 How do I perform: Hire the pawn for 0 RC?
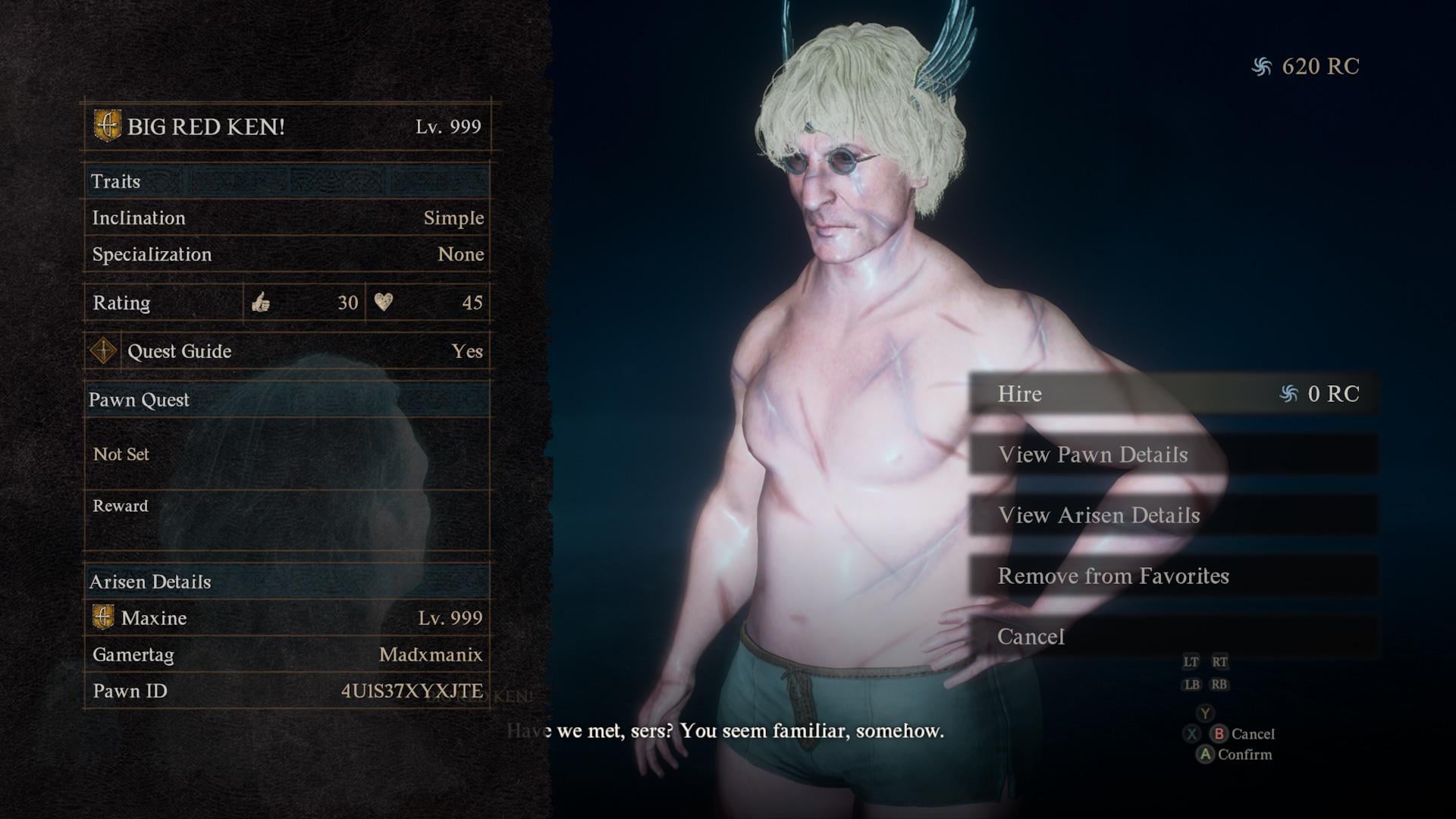click(1172, 394)
